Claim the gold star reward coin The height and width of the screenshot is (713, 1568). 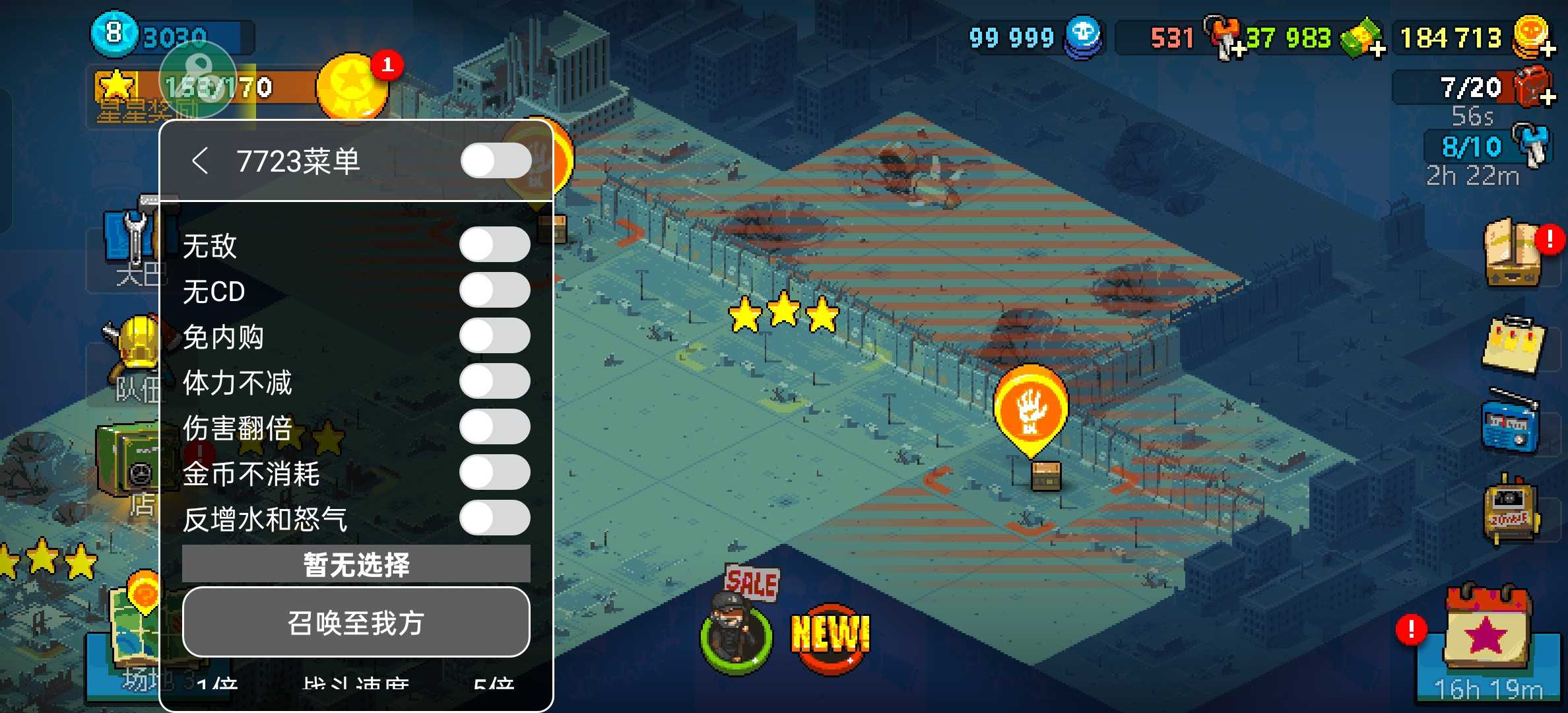(x=351, y=87)
